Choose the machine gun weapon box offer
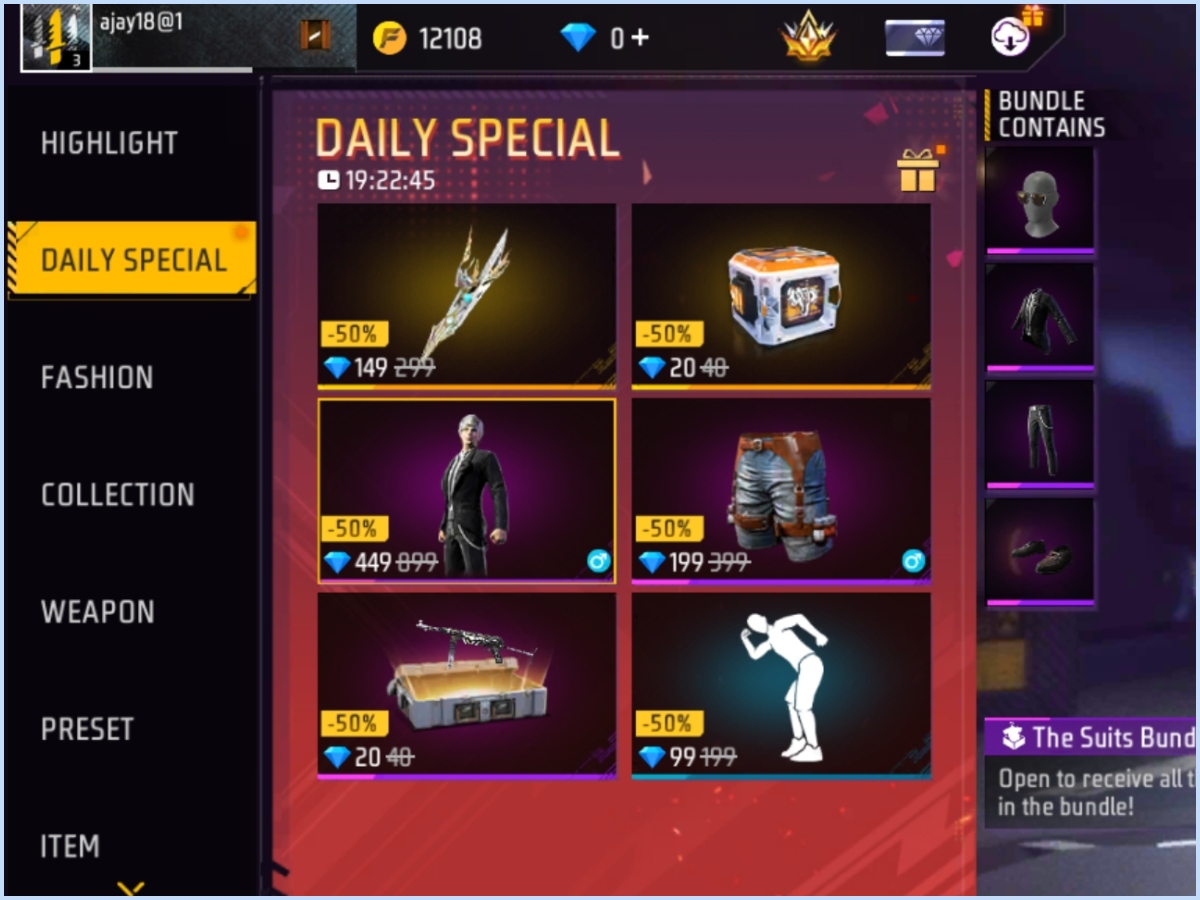1200x900 pixels. [466, 685]
